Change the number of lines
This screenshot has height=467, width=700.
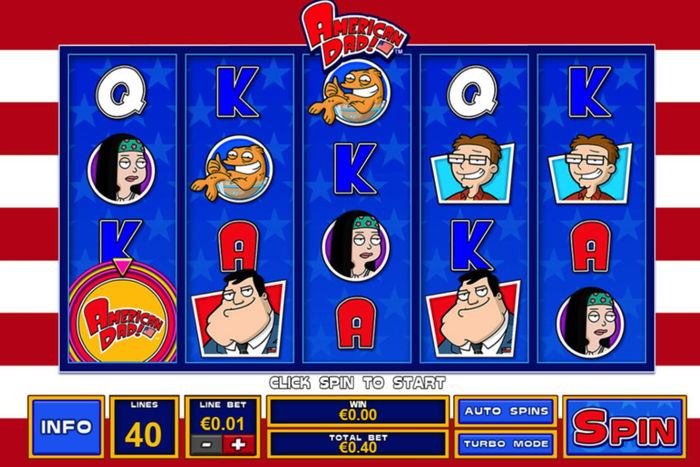[143, 427]
